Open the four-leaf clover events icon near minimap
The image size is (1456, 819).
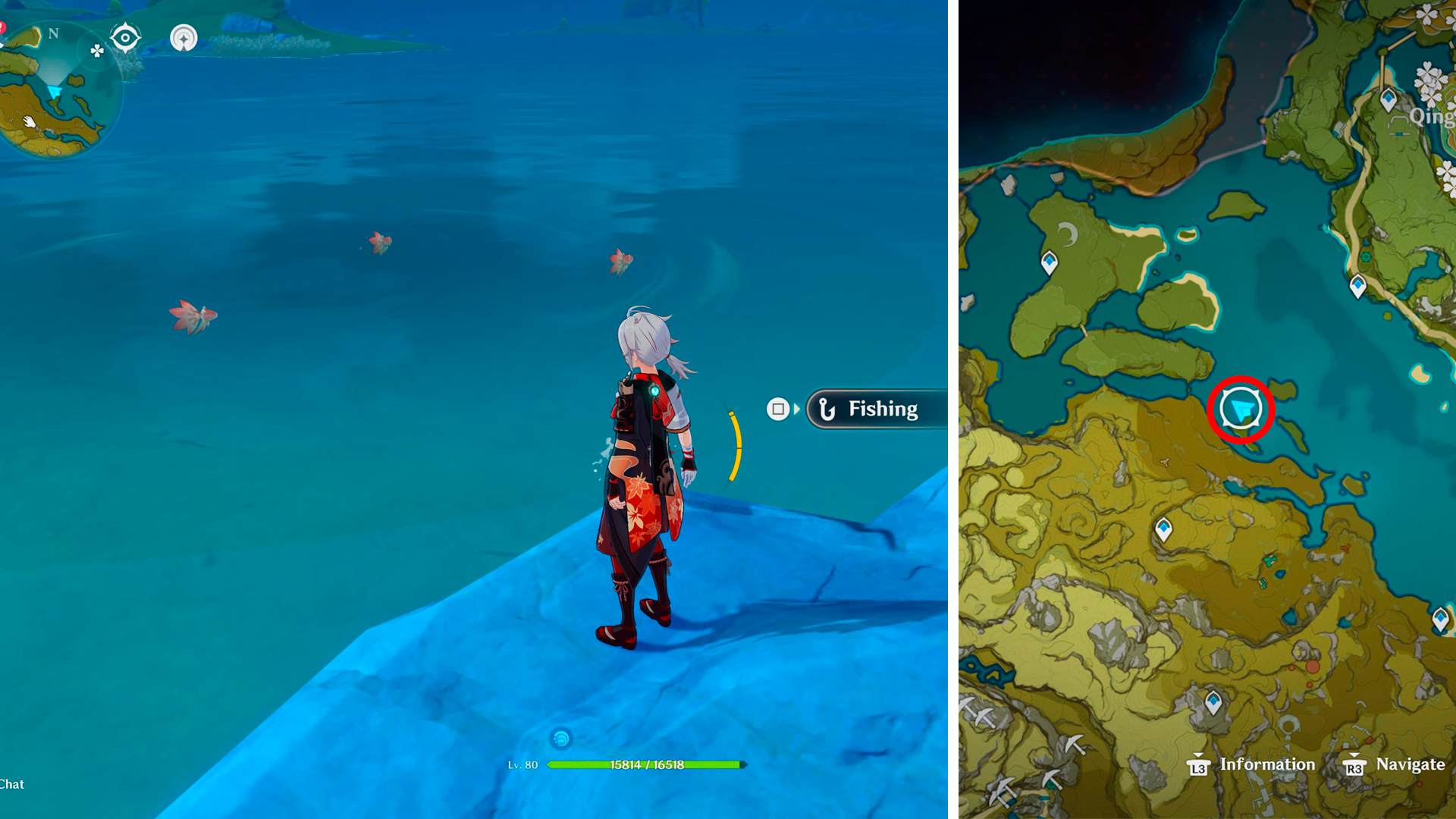tap(97, 52)
